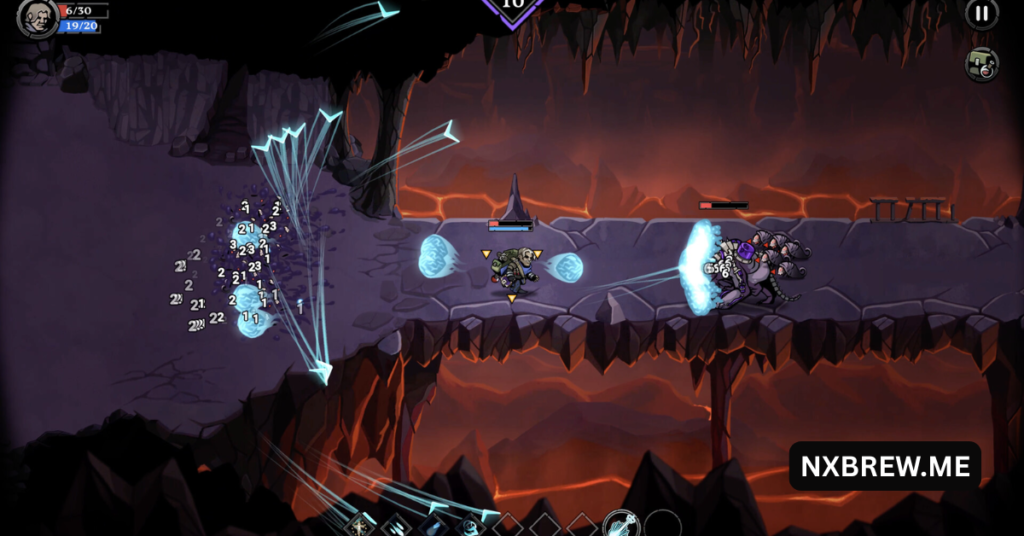
Task: Open the hero portrait
Action: click(x=38, y=17)
